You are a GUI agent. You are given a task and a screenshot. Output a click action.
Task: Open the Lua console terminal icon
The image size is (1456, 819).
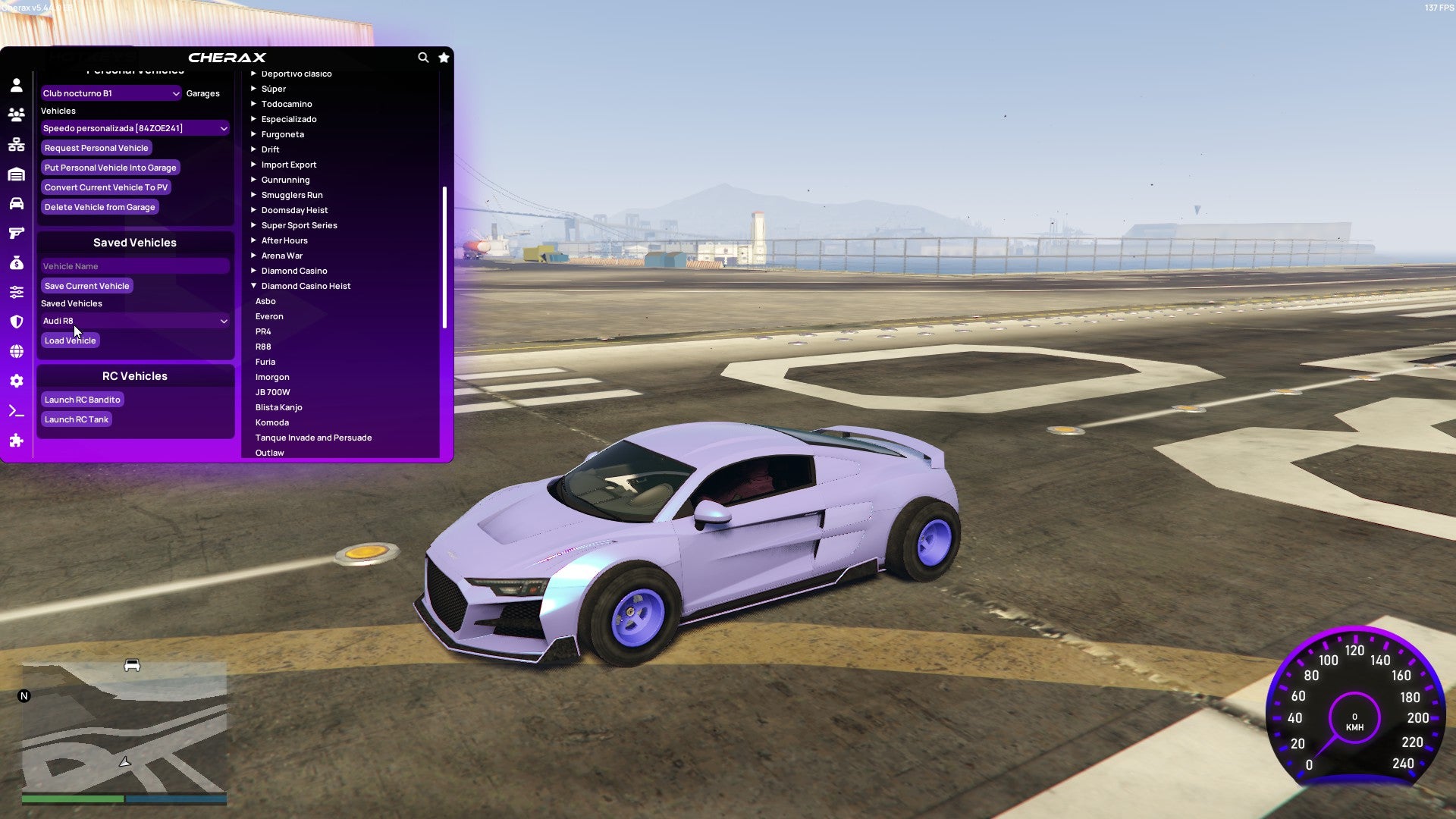click(x=17, y=410)
